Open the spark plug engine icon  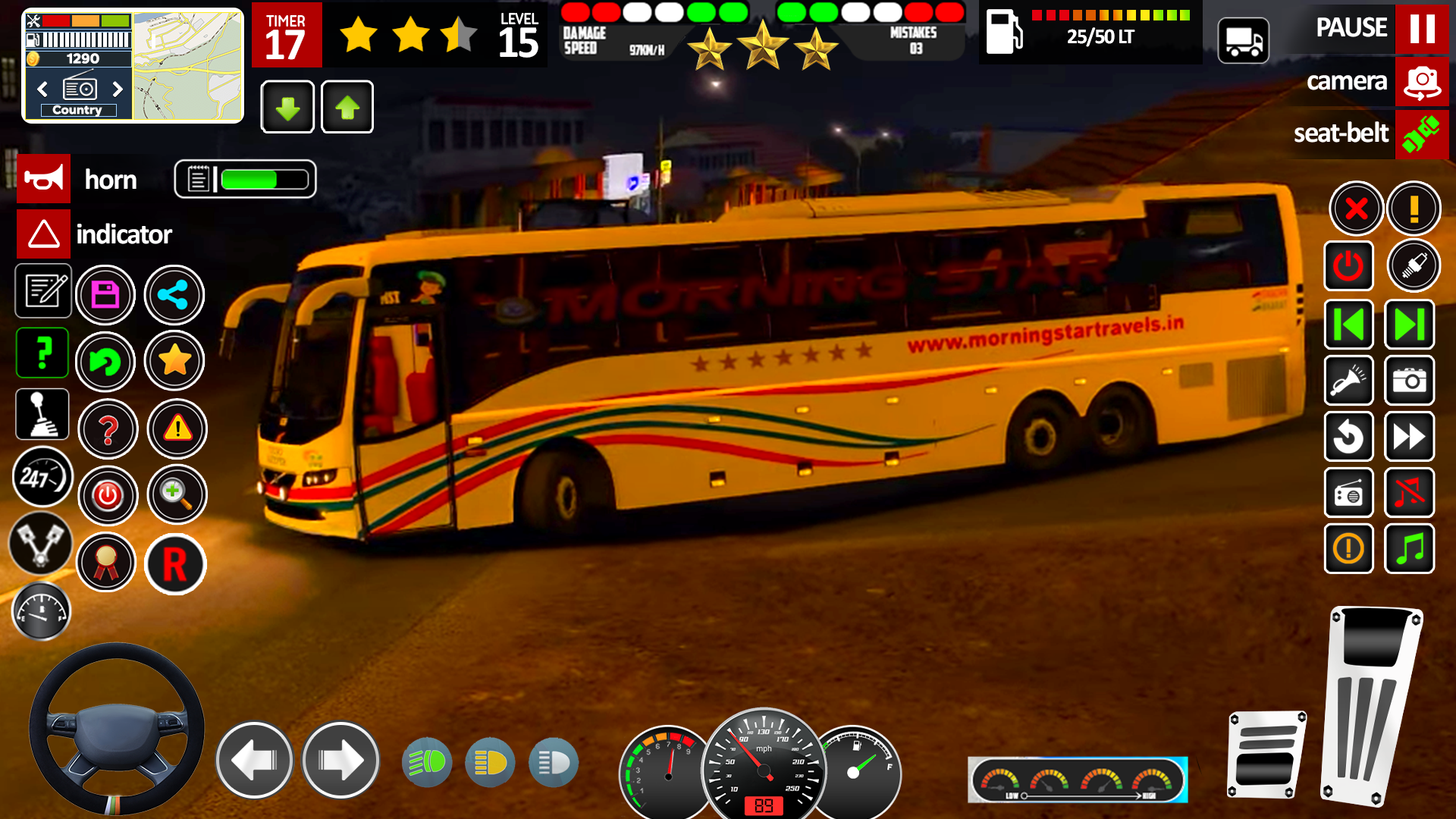[1415, 266]
